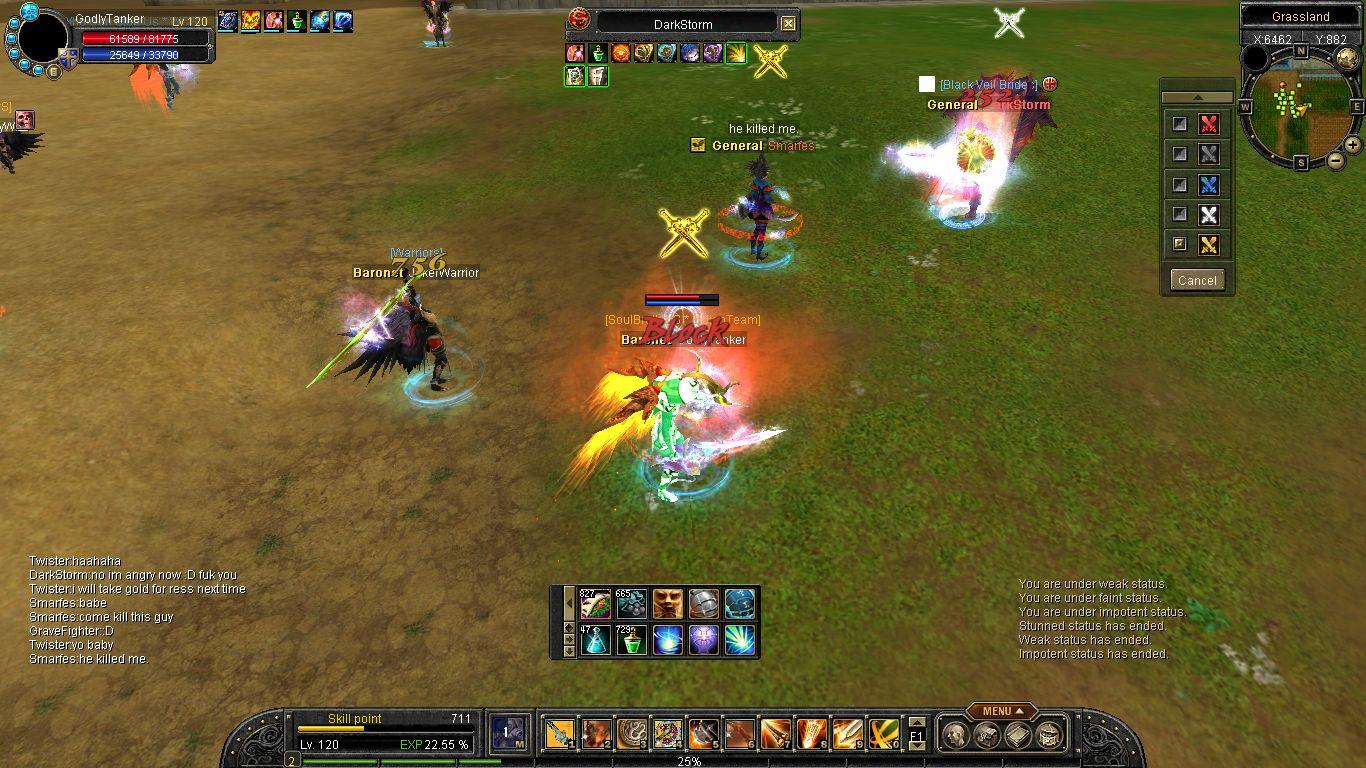Activate the axe skill in hotbar slot 5
The height and width of the screenshot is (768, 1366).
click(x=704, y=735)
